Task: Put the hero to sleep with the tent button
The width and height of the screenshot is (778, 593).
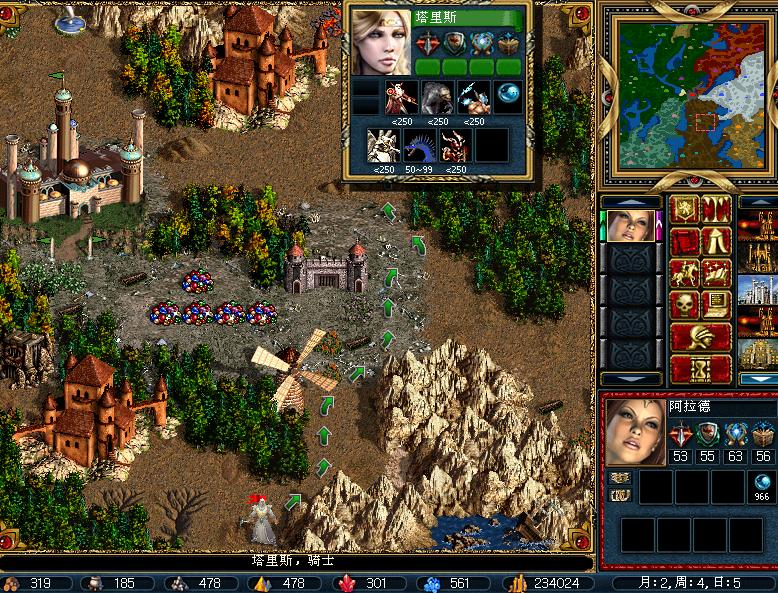Action: click(x=716, y=242)
